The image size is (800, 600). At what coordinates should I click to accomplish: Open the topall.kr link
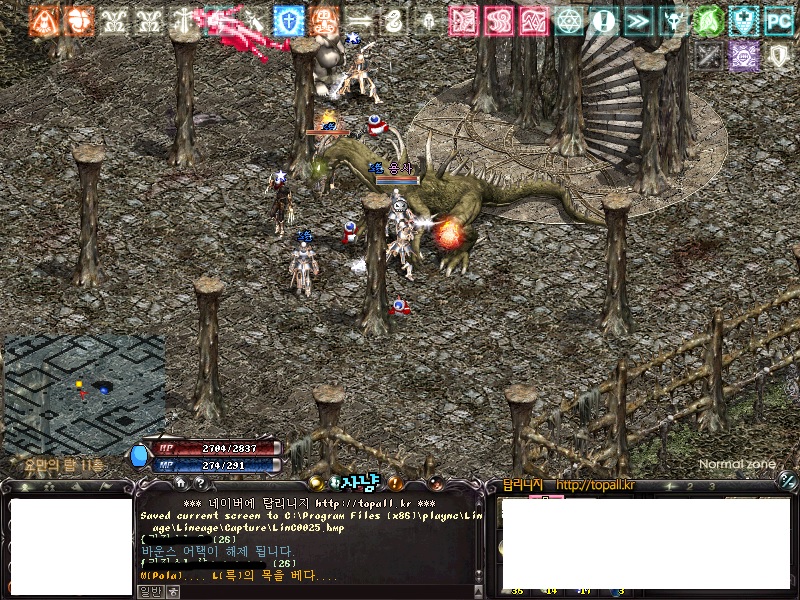(x=596, y=486)
